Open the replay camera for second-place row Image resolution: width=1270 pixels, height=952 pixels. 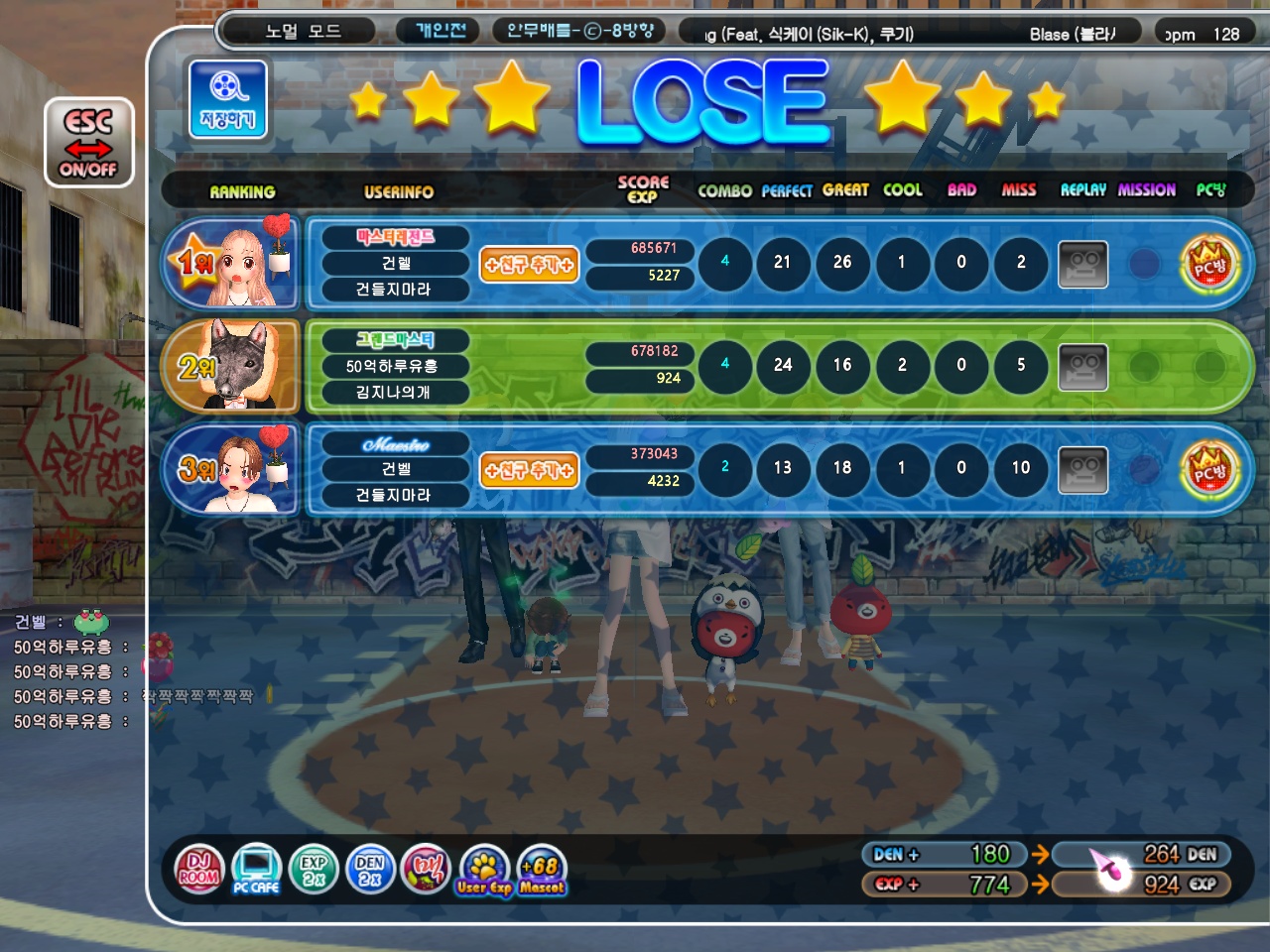point(1082,368)
